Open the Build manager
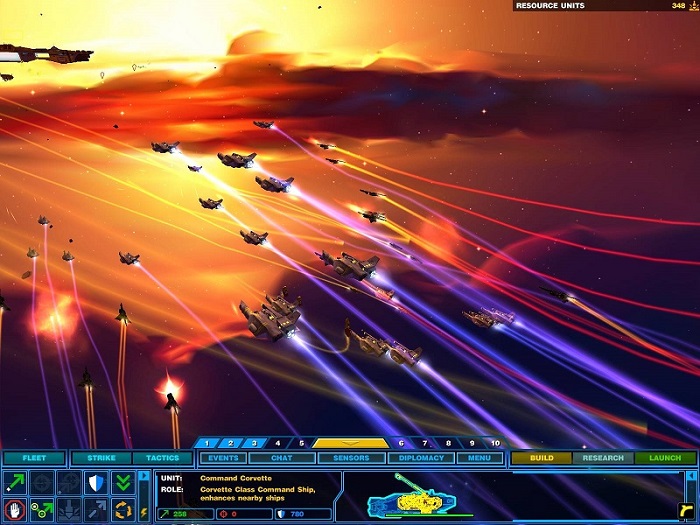700x525 pixels. [542, 458]
